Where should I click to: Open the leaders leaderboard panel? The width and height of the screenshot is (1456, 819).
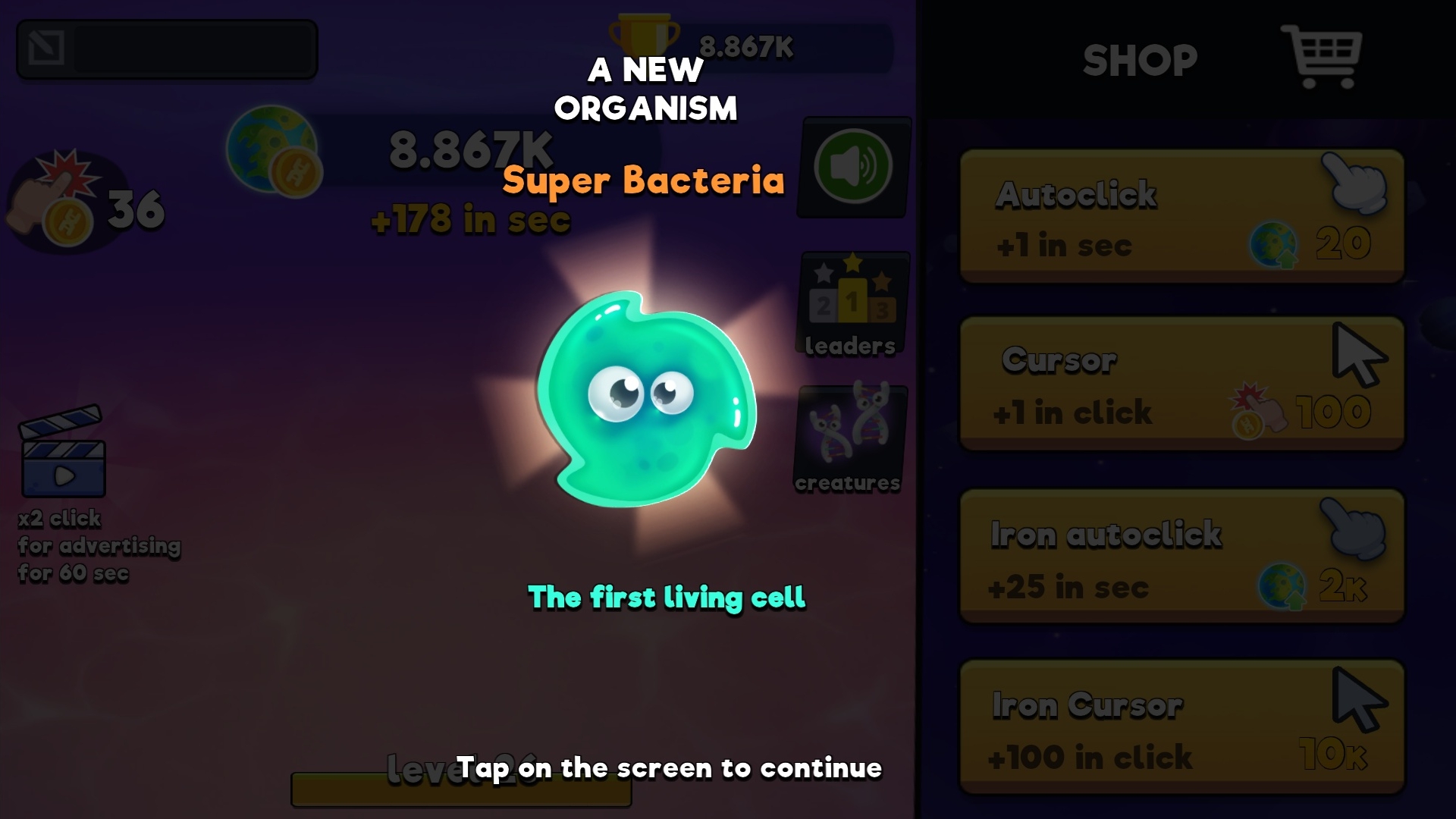[849, 303]
